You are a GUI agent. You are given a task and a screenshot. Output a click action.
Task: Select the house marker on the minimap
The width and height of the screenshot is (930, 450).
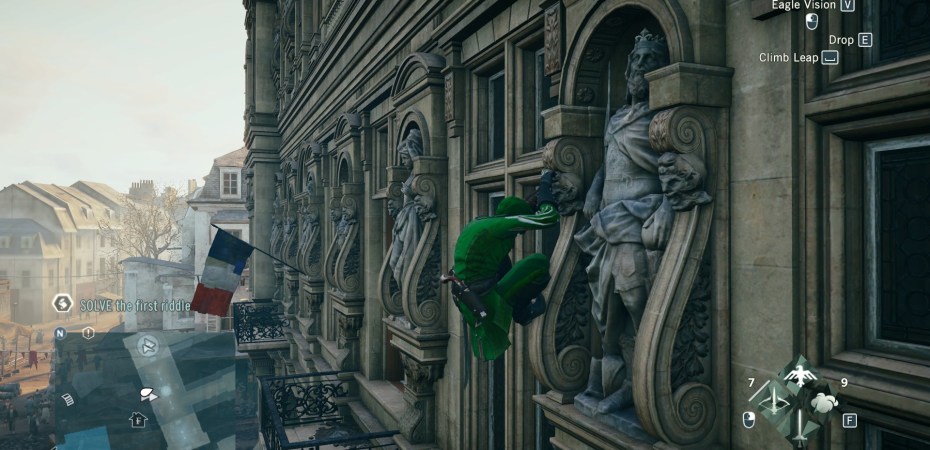tap(138, 420)
